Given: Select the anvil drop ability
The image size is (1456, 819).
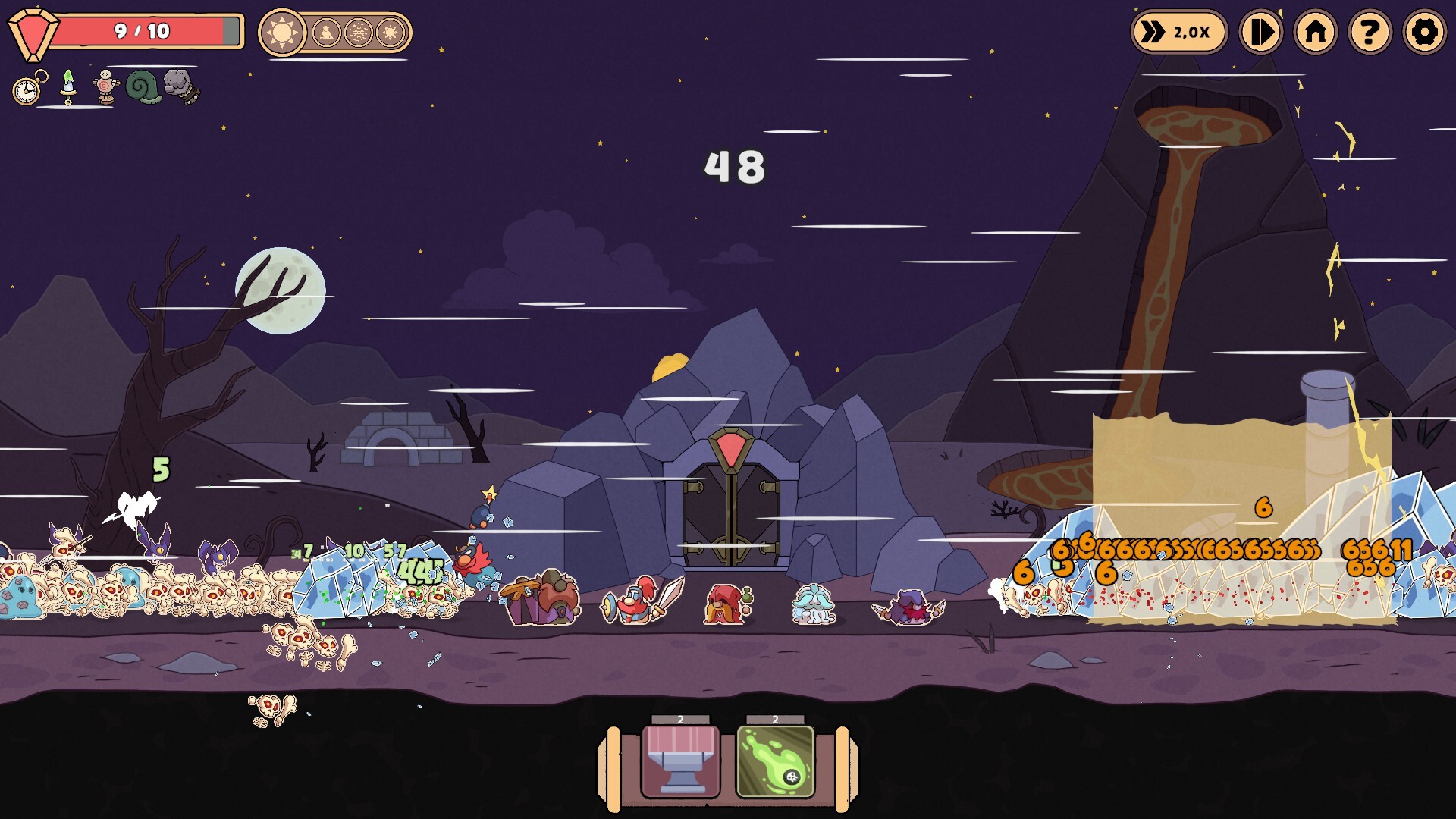Looking at the screenshot, I should tap(681, 762).
